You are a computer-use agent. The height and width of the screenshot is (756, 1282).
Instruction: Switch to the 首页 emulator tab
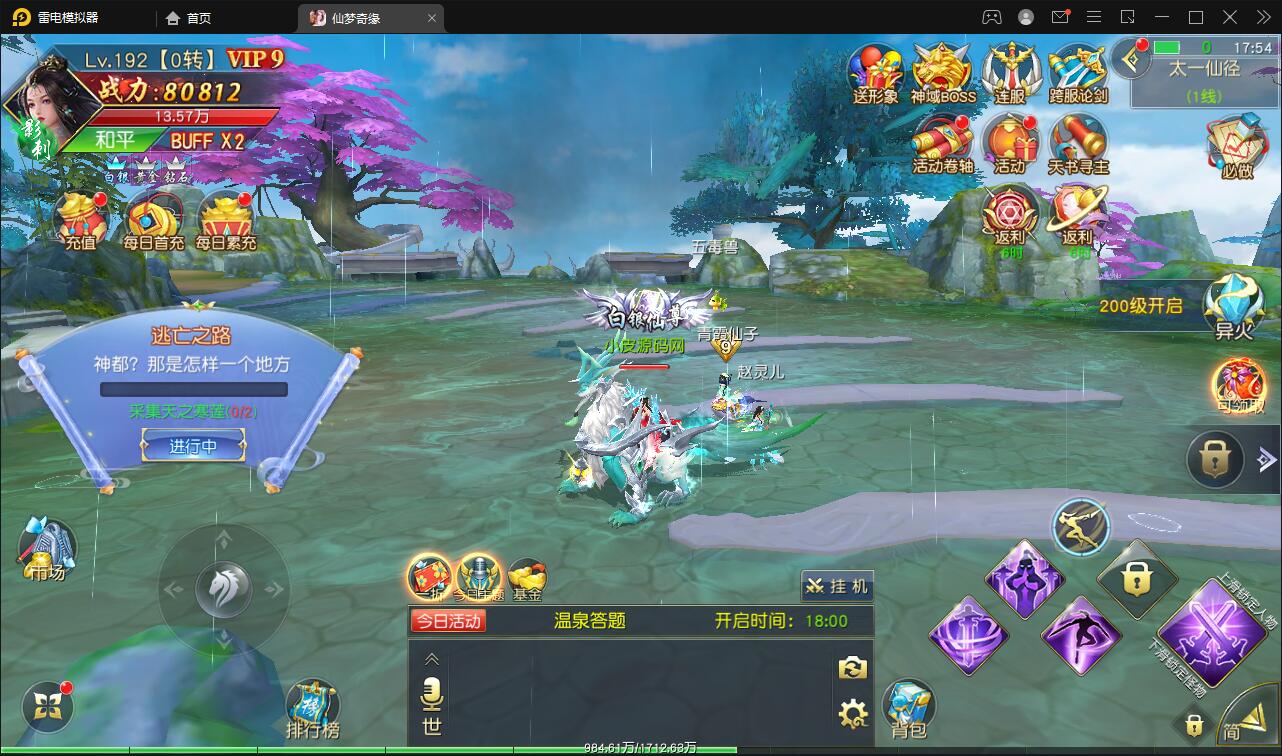click(189, 18)
